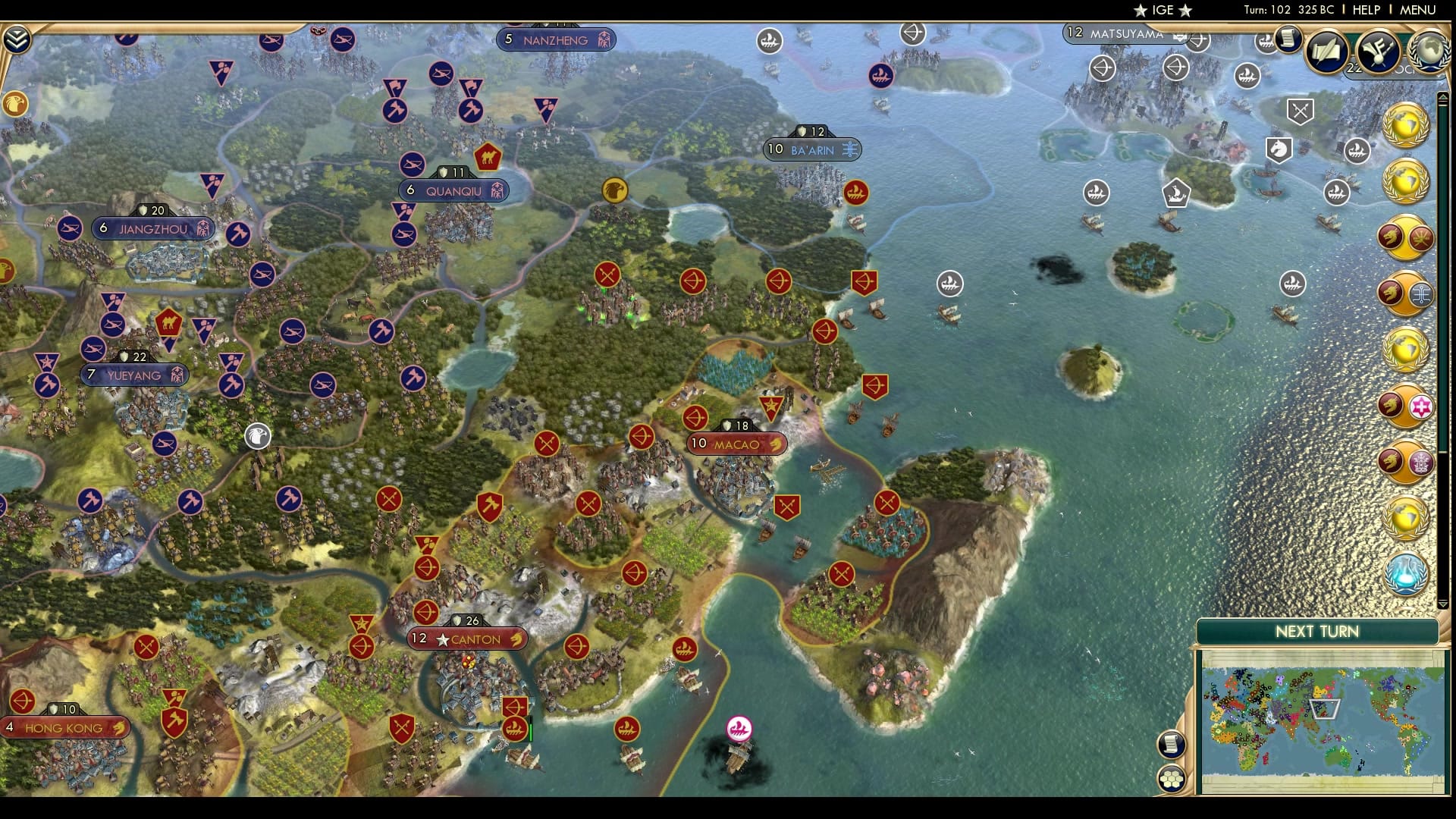Image resolution: width=1456 pixels, height=819 pixels.
Task: Open HELP from the top bar
Action: [x=1366, y=10]
